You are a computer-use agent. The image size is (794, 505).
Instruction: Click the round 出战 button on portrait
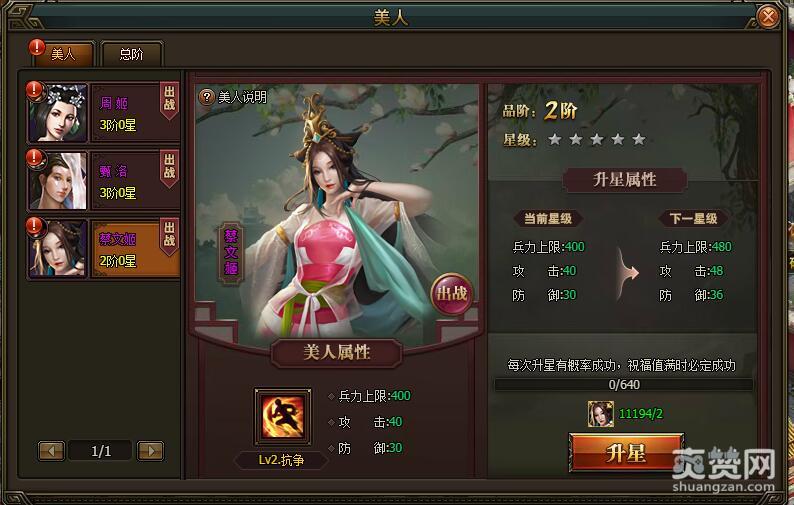[x=450, y=295]
